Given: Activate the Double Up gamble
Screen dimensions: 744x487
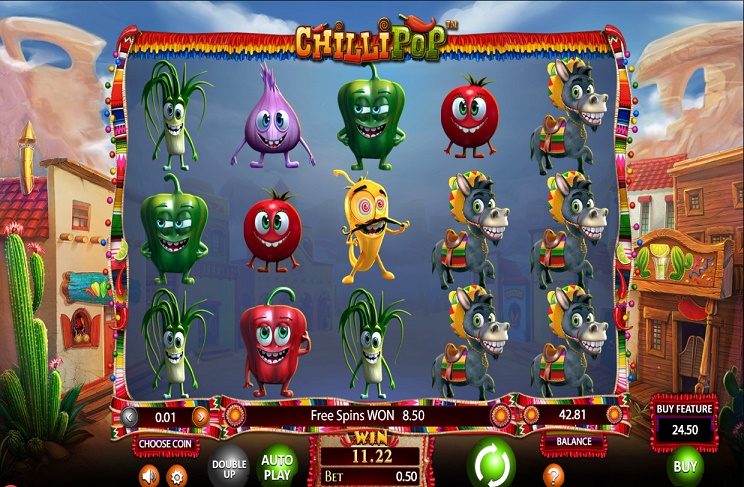Looking at the screenshot, I should (228, 466).
